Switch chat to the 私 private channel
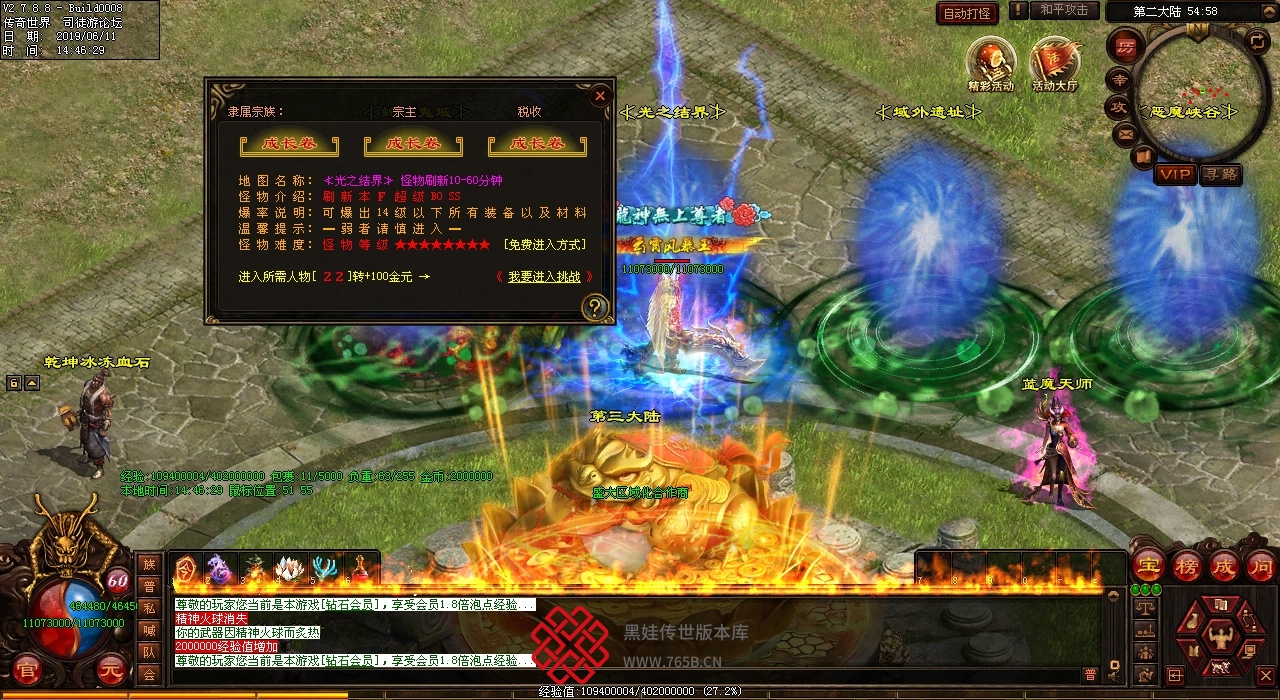The image size is (1280, 700). pos(149,608)
